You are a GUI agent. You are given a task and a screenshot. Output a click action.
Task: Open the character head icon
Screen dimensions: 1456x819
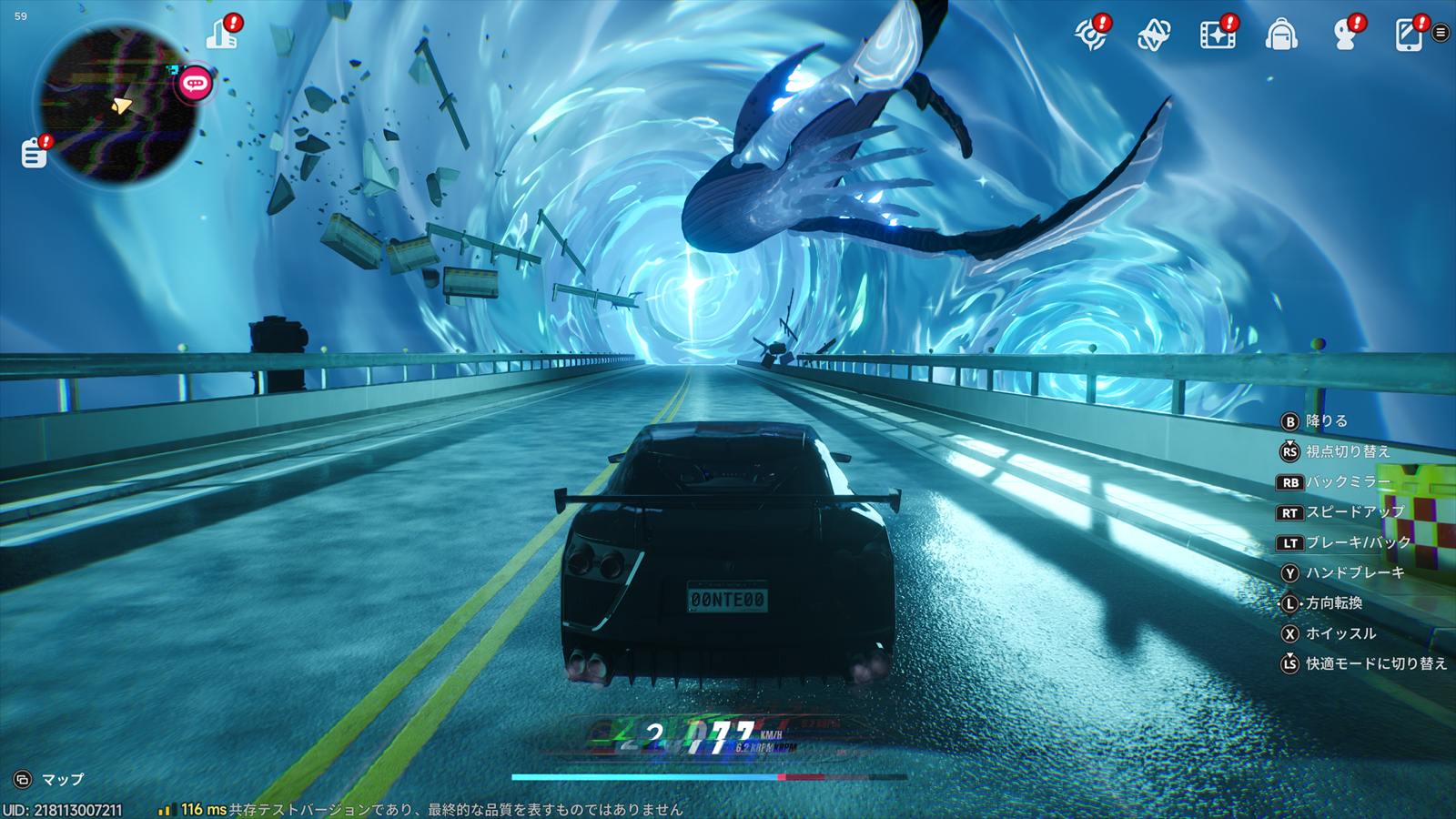click(x=1344, y=35)
